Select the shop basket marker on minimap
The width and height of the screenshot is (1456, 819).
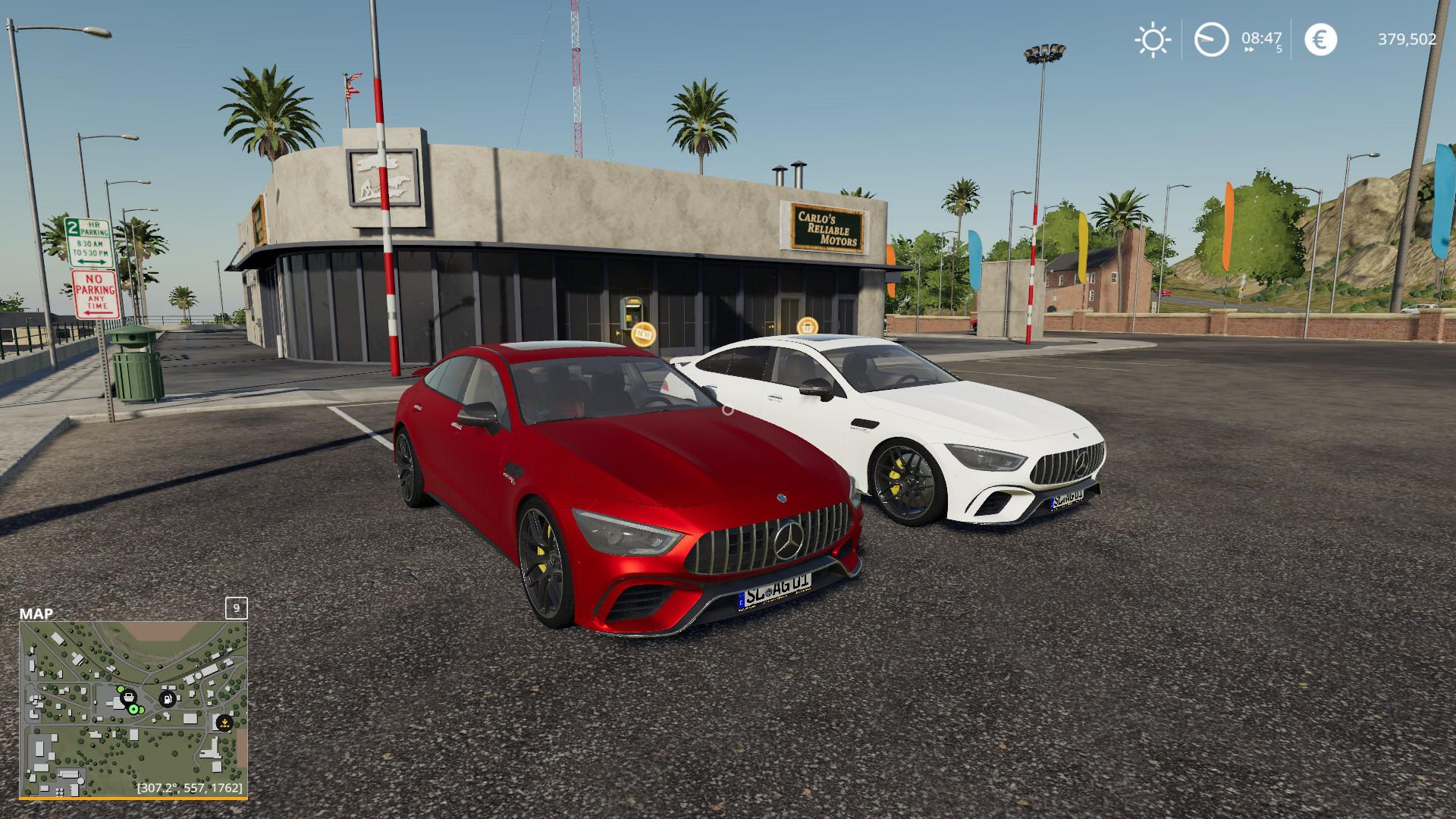[129, 696]
